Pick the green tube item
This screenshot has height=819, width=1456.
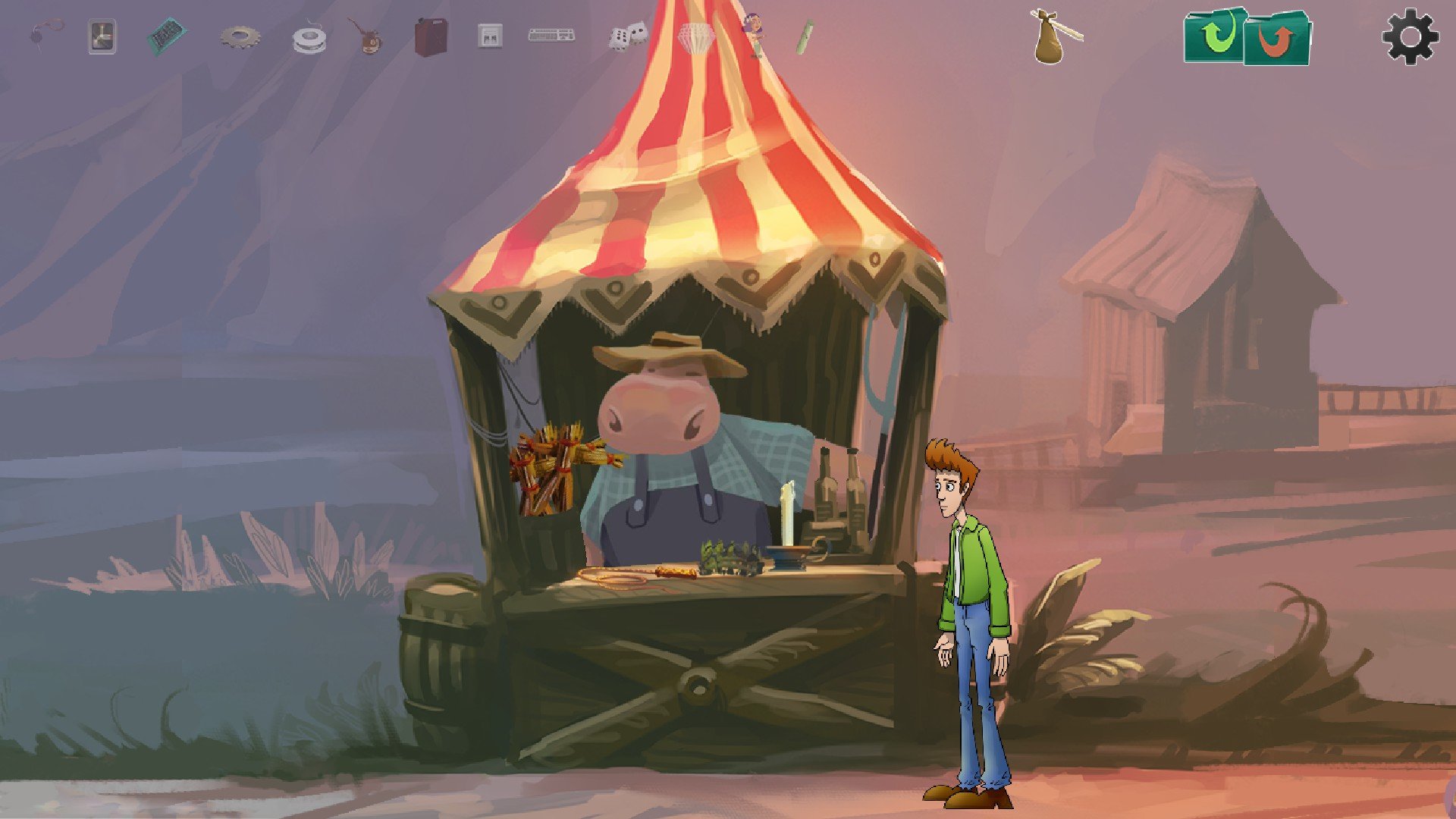click(805, 36)
